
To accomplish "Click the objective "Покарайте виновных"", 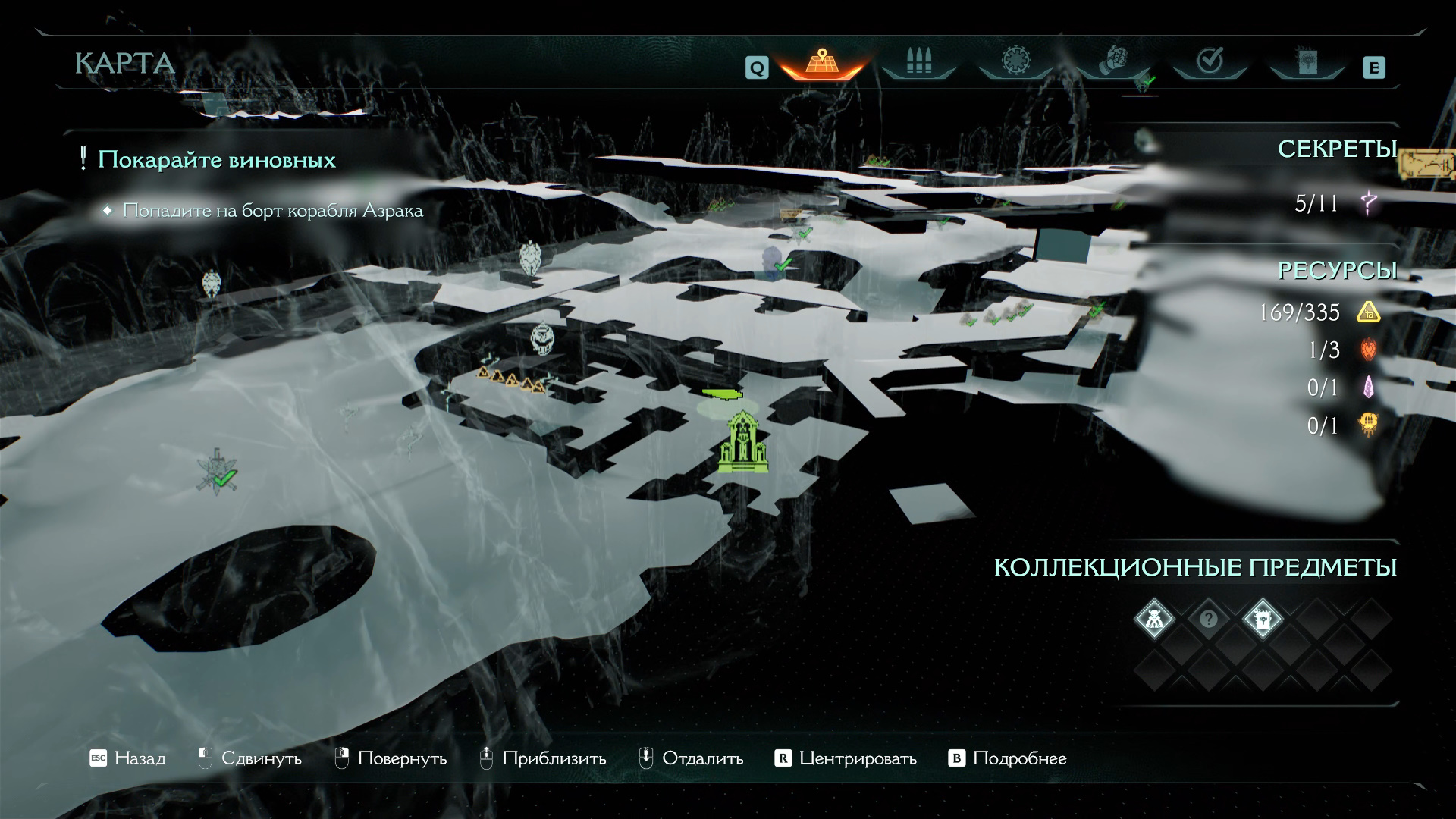I will click(217, 160).
